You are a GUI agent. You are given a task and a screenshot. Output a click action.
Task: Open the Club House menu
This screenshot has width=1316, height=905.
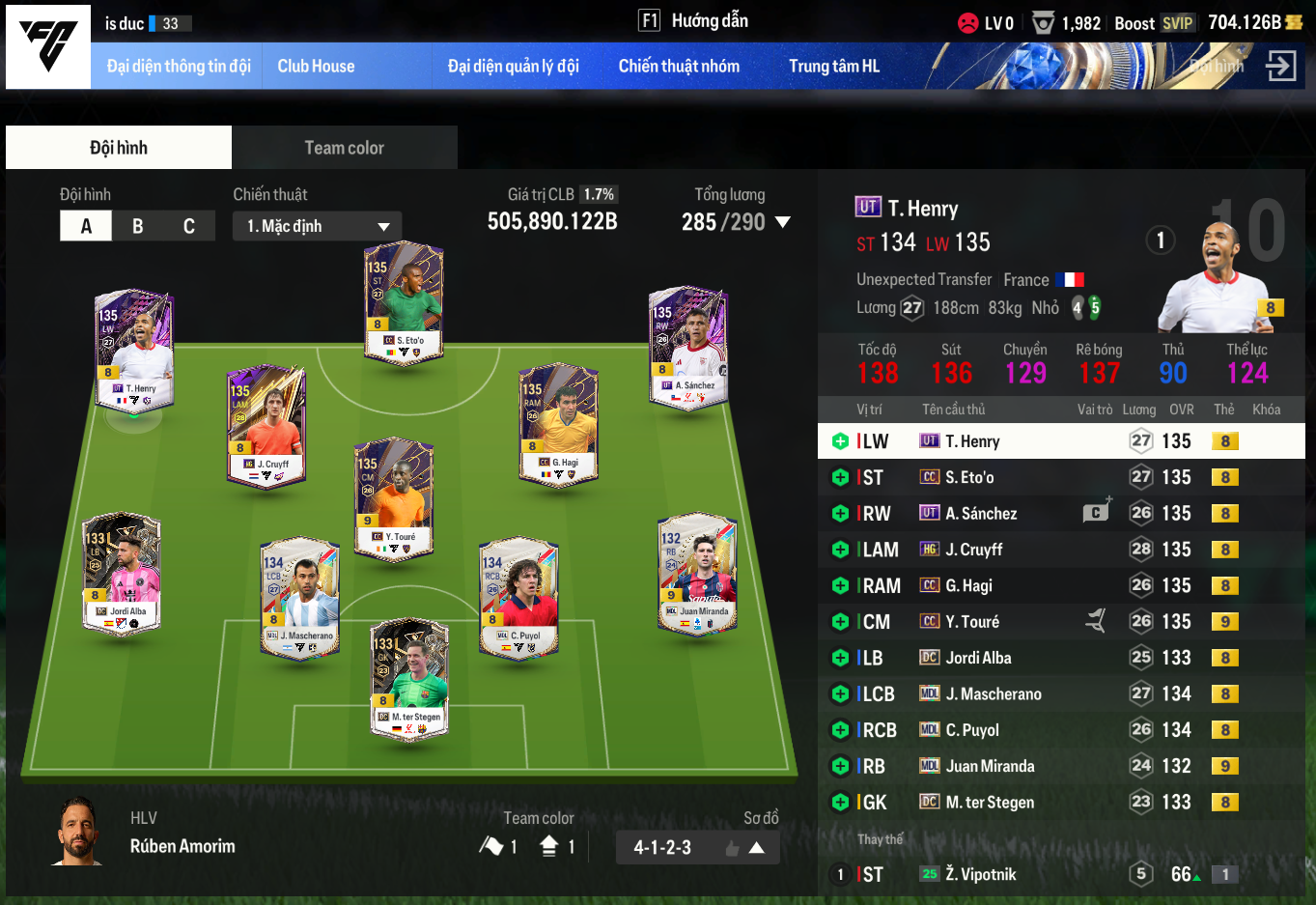pyautogui.click(x=316, y=67)
